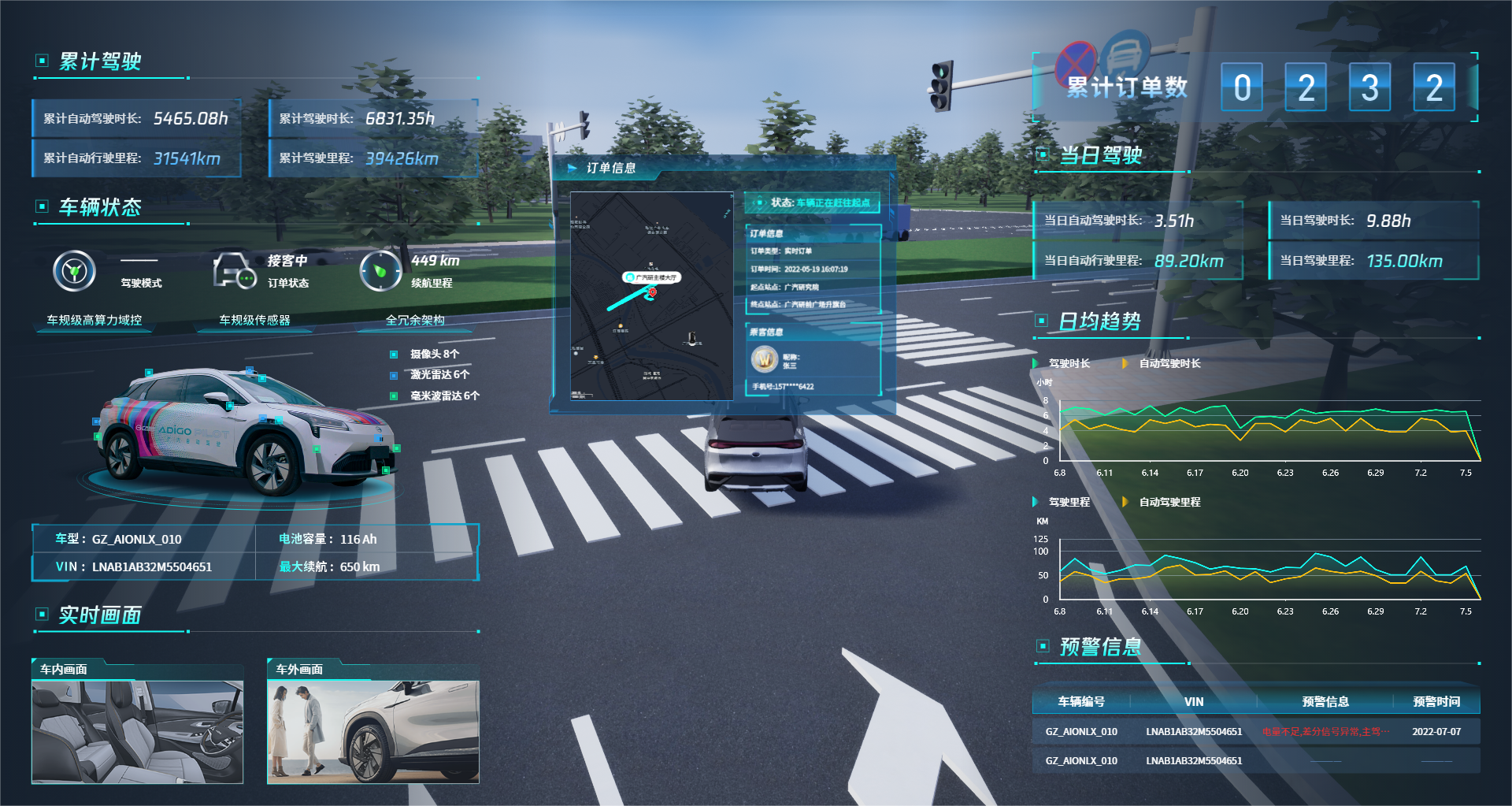This screenshot has width=1512, height=806.
Task: Click the 摄像头8个 sensor entry
Action: pyautogui.click(x=434, y=355)
